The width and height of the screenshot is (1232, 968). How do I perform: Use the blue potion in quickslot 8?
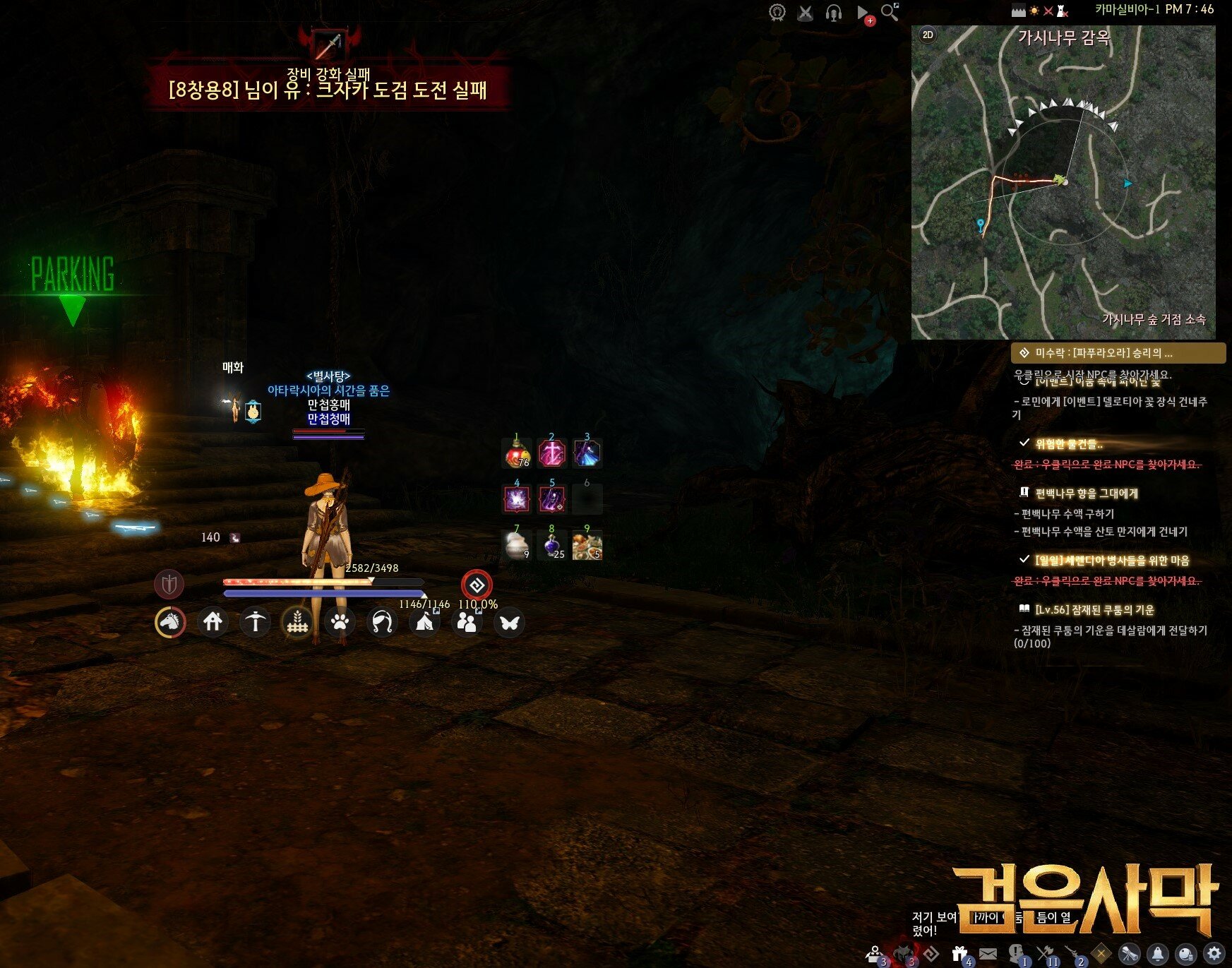point(552,545)
